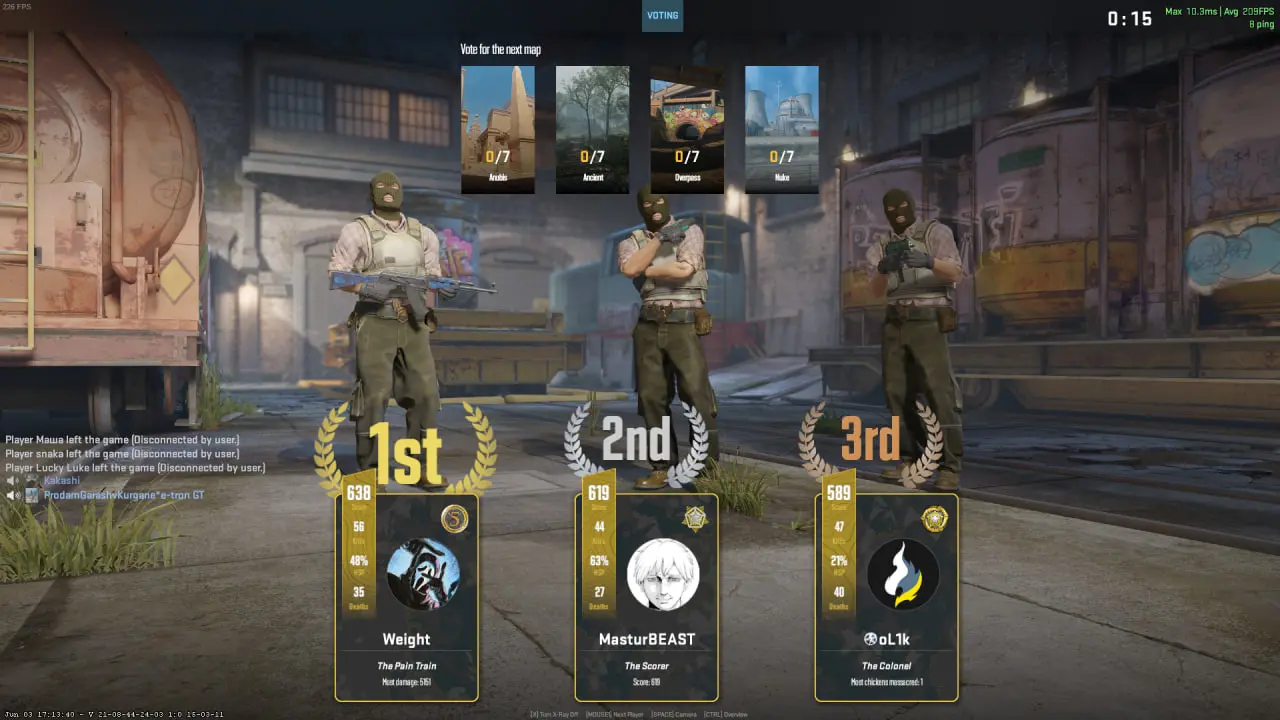The image size is (1280, 720).
Task: Open the Voting tab
Action: (662, 16)
